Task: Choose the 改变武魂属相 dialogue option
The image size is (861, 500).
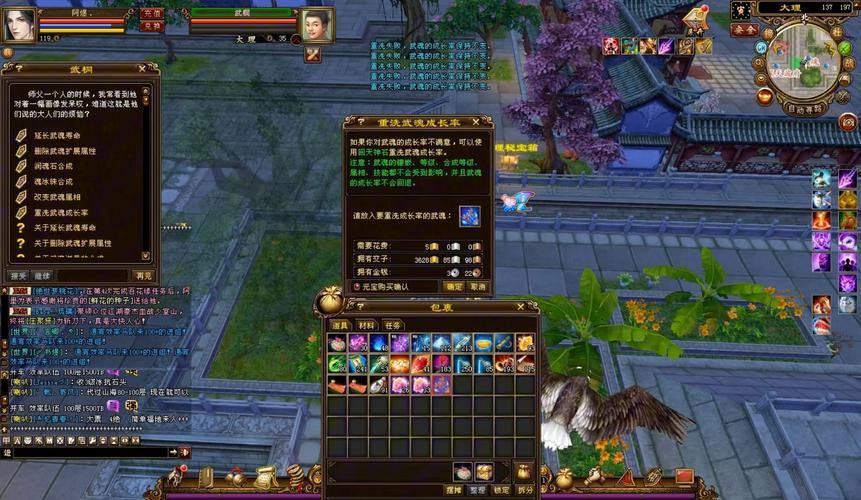Action: click(60, 197)
